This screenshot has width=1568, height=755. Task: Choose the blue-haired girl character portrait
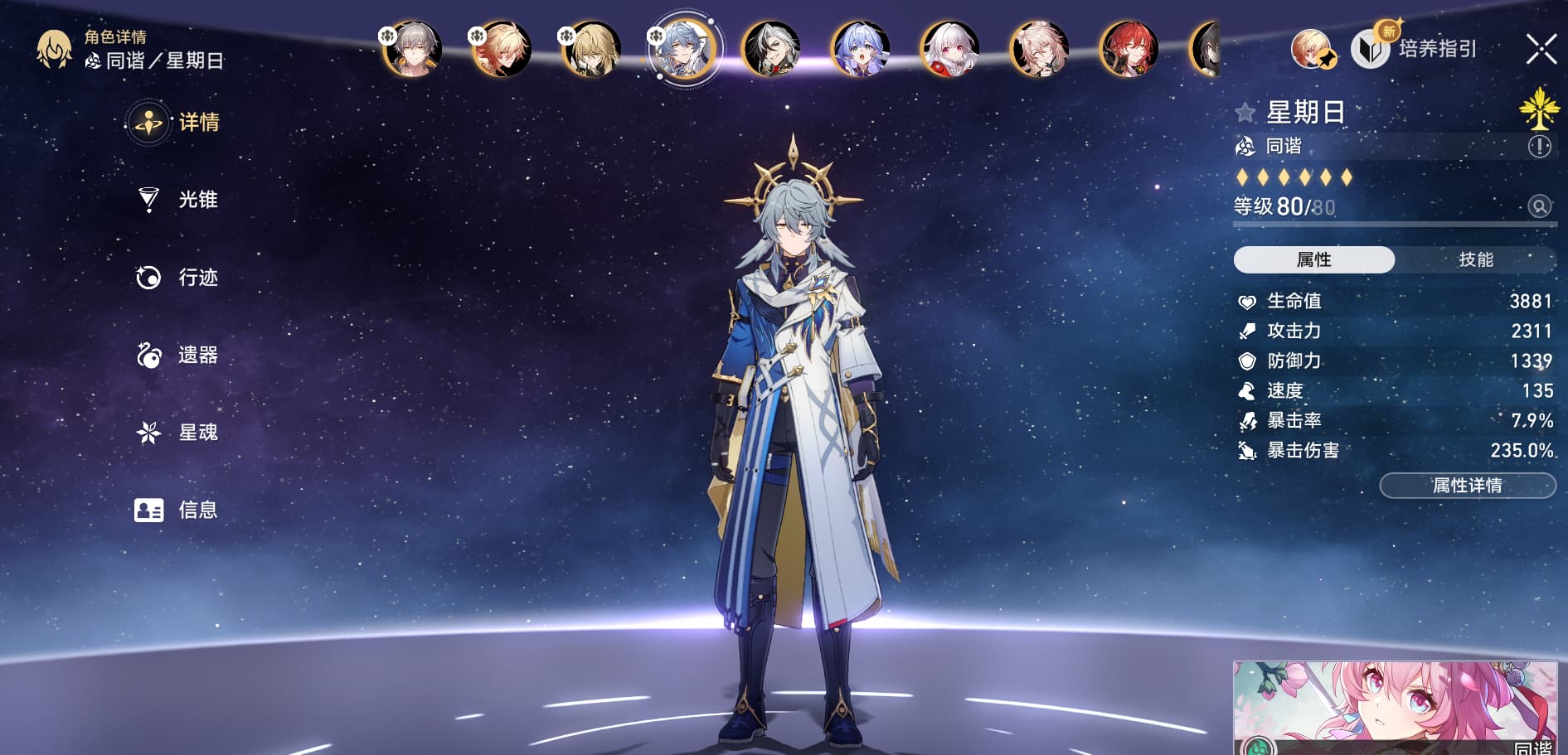tap(861, 49)
